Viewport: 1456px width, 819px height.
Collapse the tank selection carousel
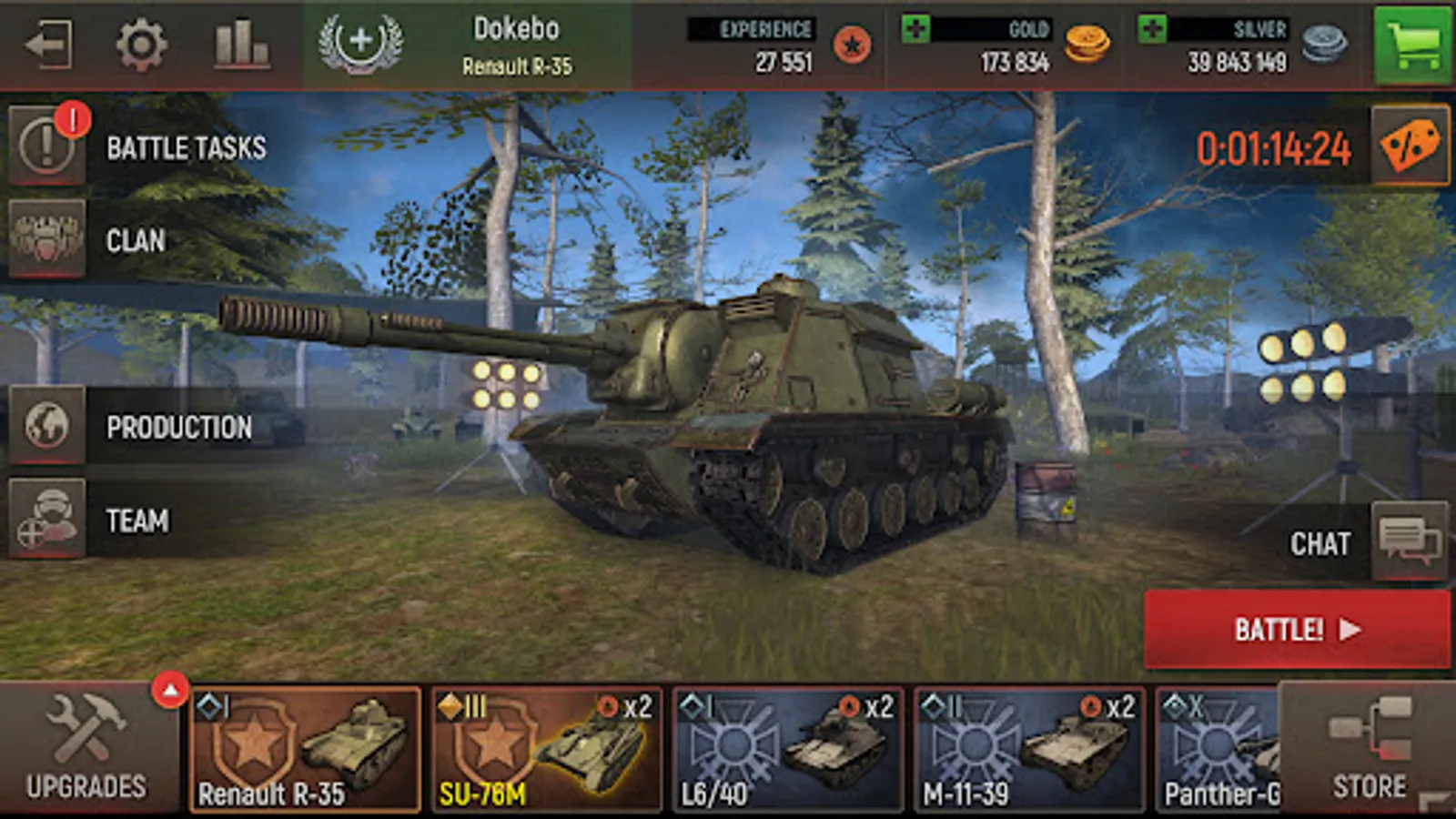point(168,689)
